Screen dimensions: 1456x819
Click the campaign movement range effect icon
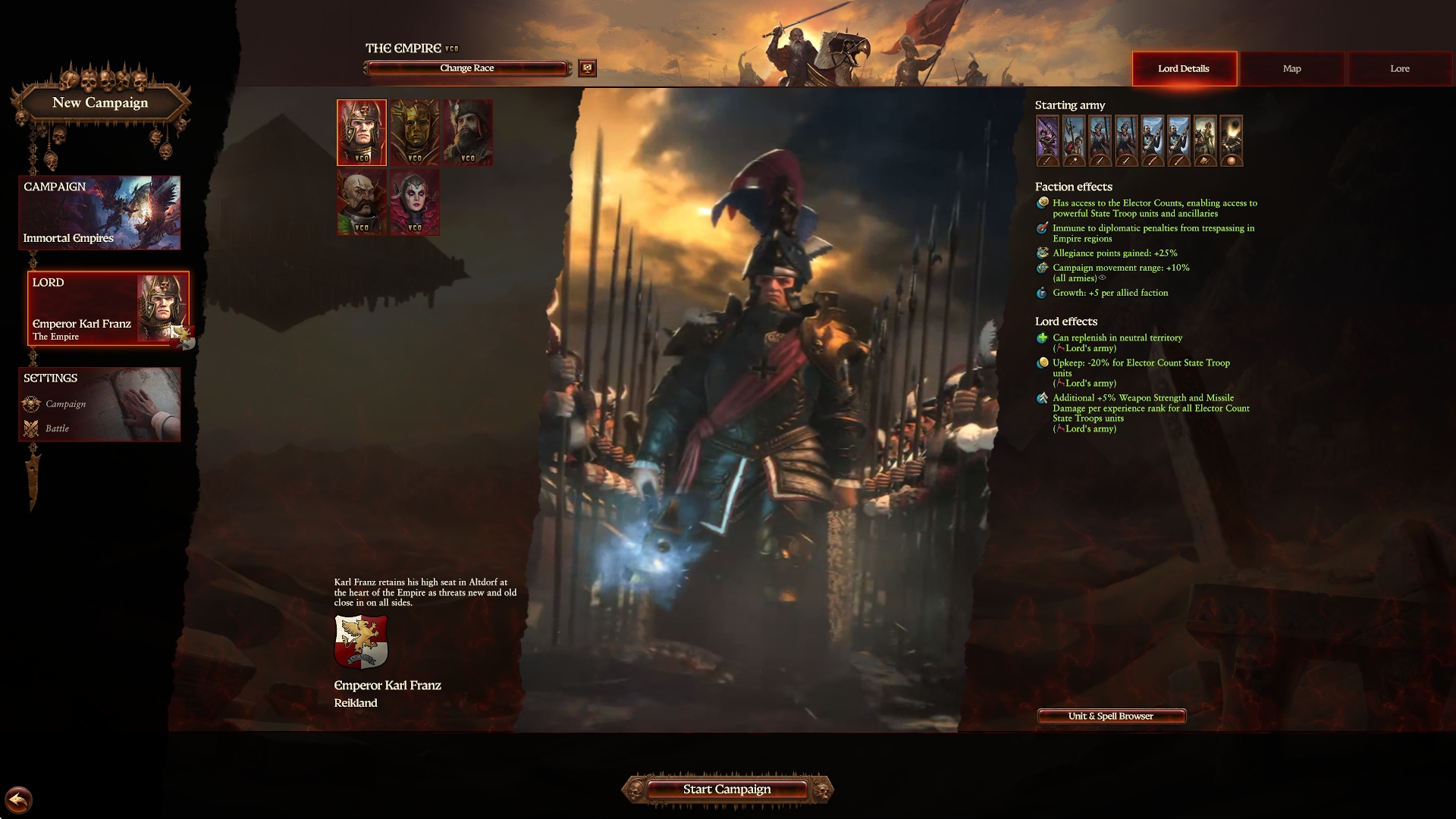(x=1041, y=268)
